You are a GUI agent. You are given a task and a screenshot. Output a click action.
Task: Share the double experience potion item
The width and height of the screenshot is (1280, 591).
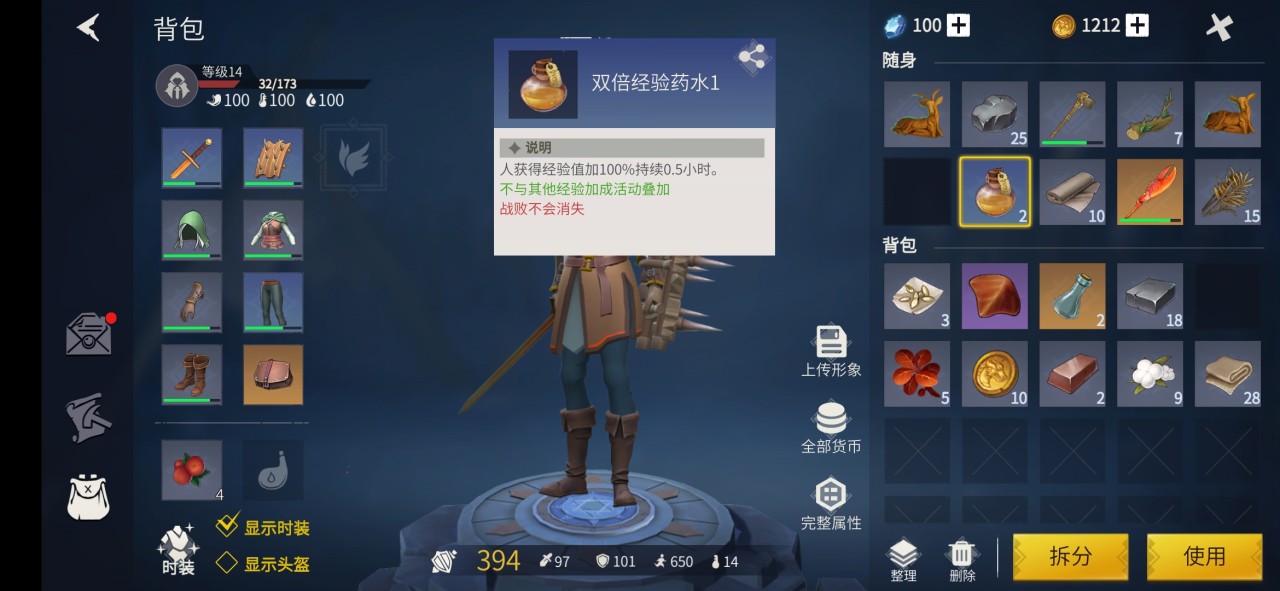click(751, 58)
